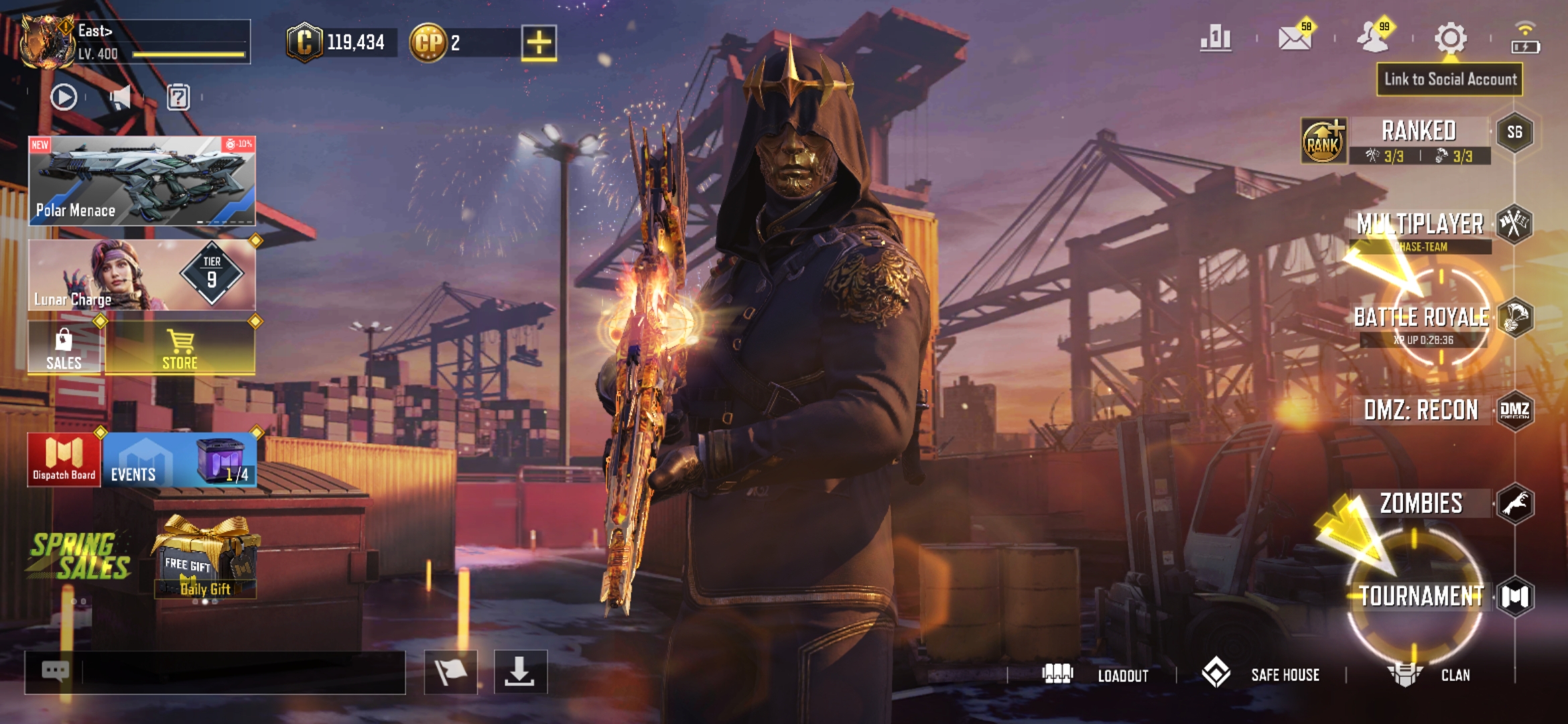
Task: View the Polar Menace weapon banner
Action: (141, 181)
